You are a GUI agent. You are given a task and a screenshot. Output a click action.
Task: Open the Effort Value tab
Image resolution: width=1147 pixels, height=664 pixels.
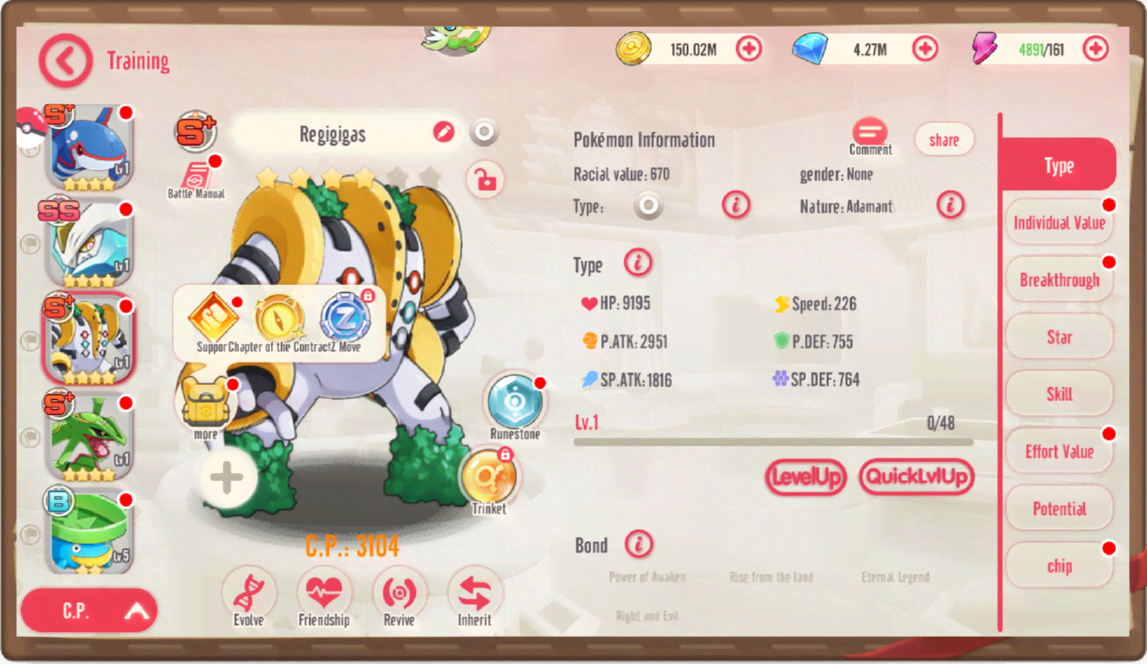tap(1059, 452)
